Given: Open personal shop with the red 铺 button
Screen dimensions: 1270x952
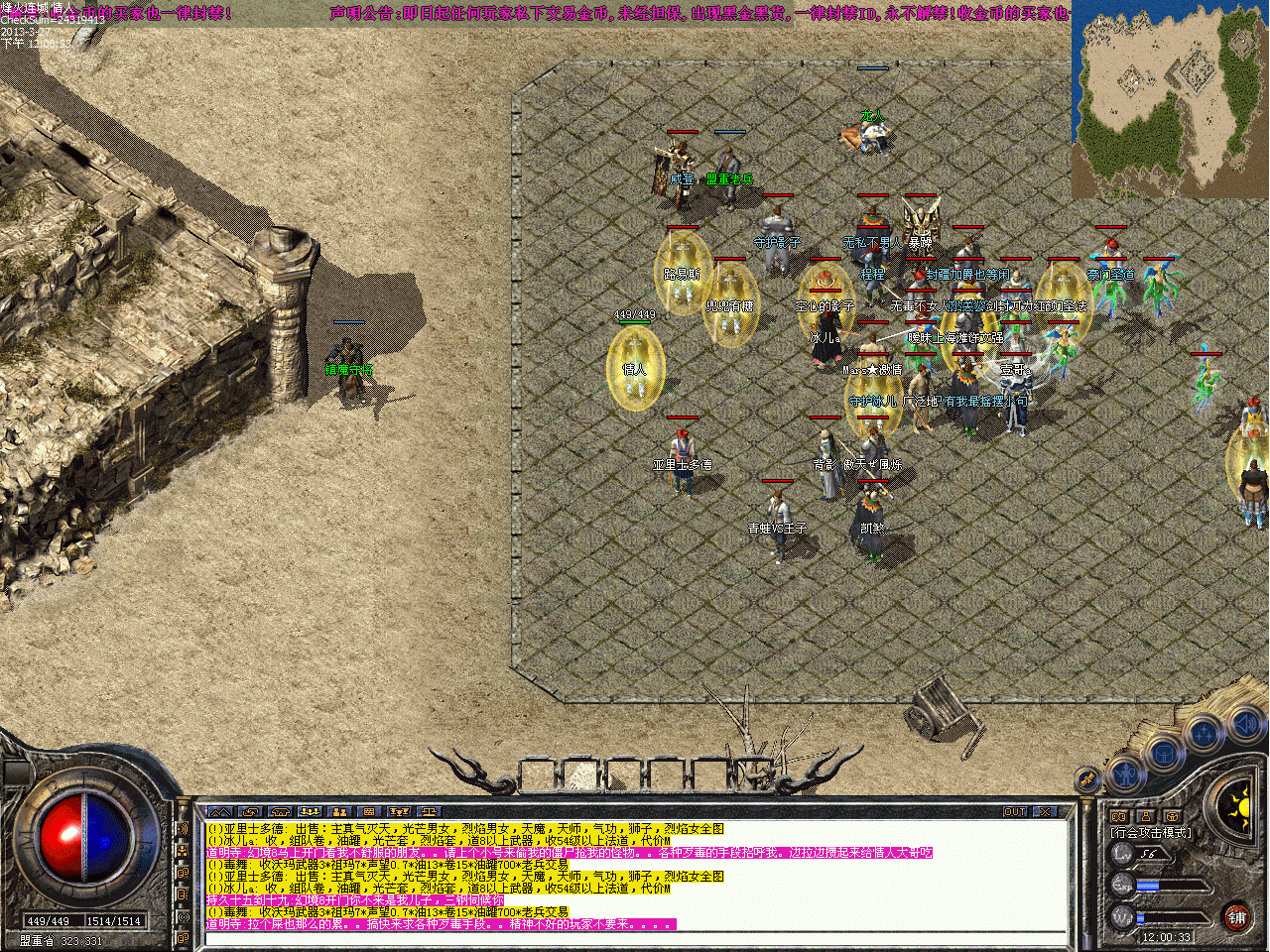Looking at the screenshot, I should [x=1237, y=917].
